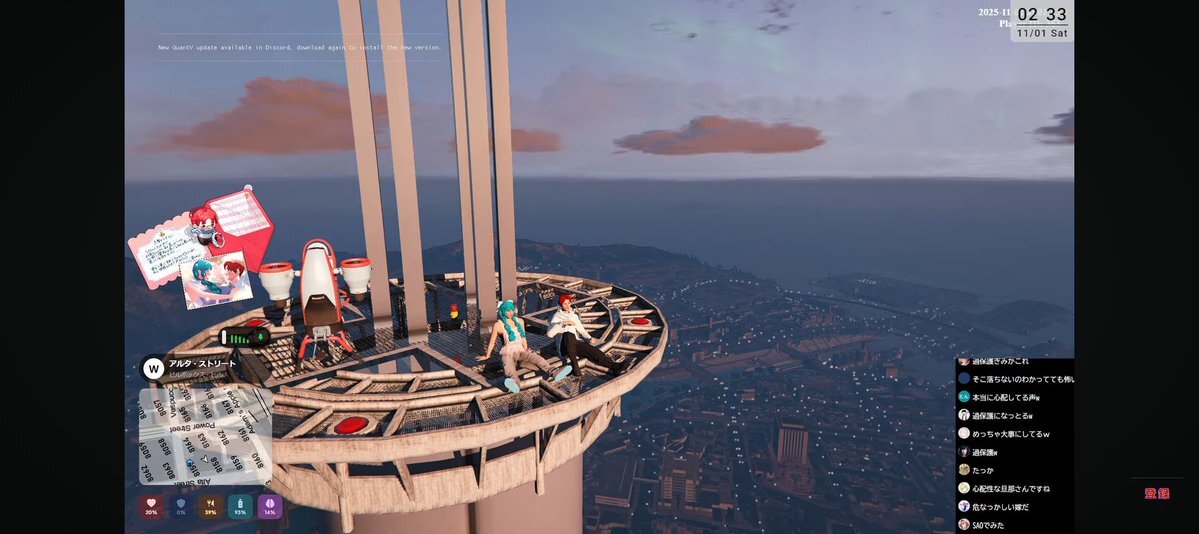
Task: Click the red 登録 subscribe label
Action: click(1157, 493)
